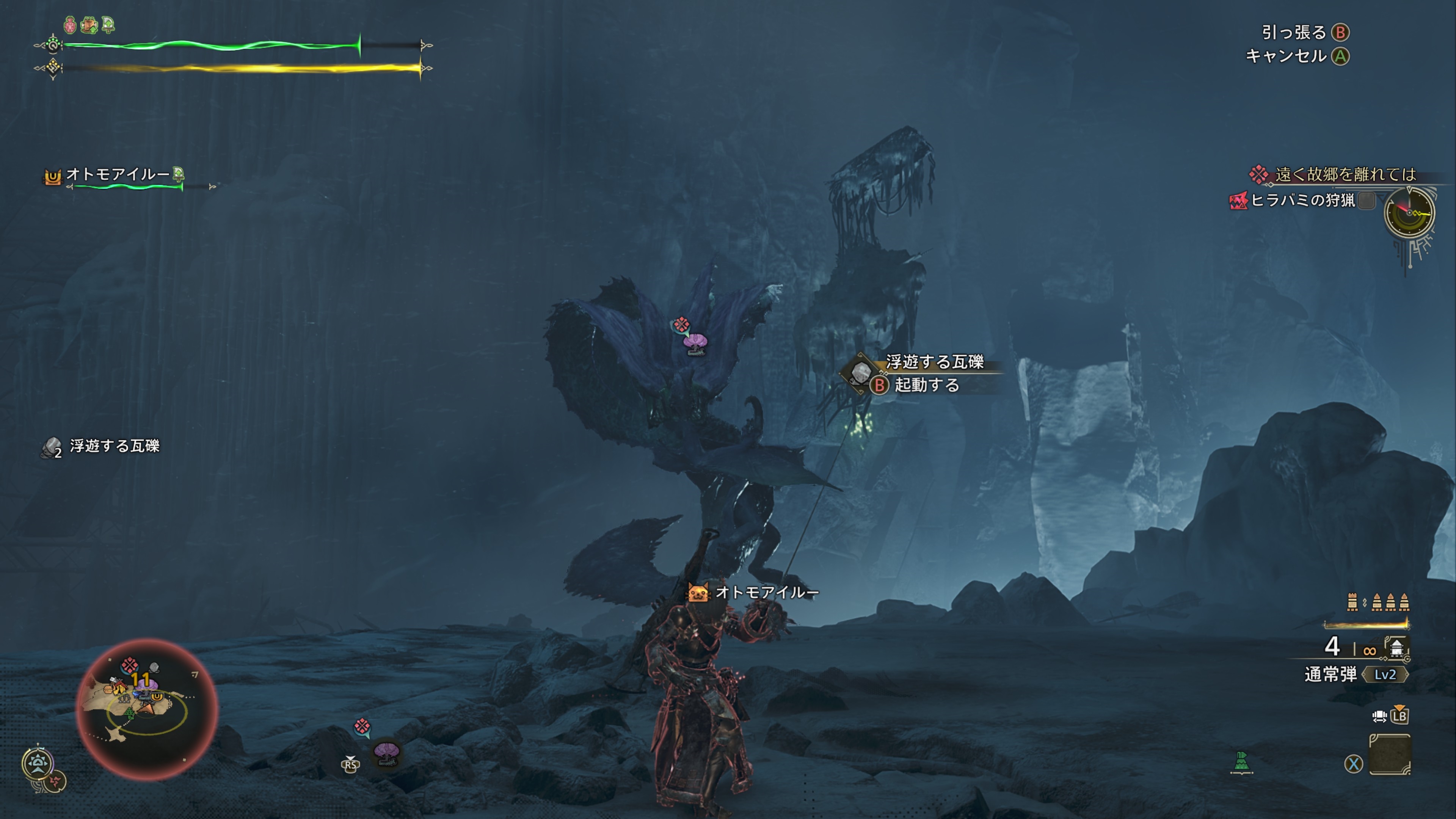The image size is (1456, 819).
Task: Select the purple monster target icon near RS
Action: point(387,752)
